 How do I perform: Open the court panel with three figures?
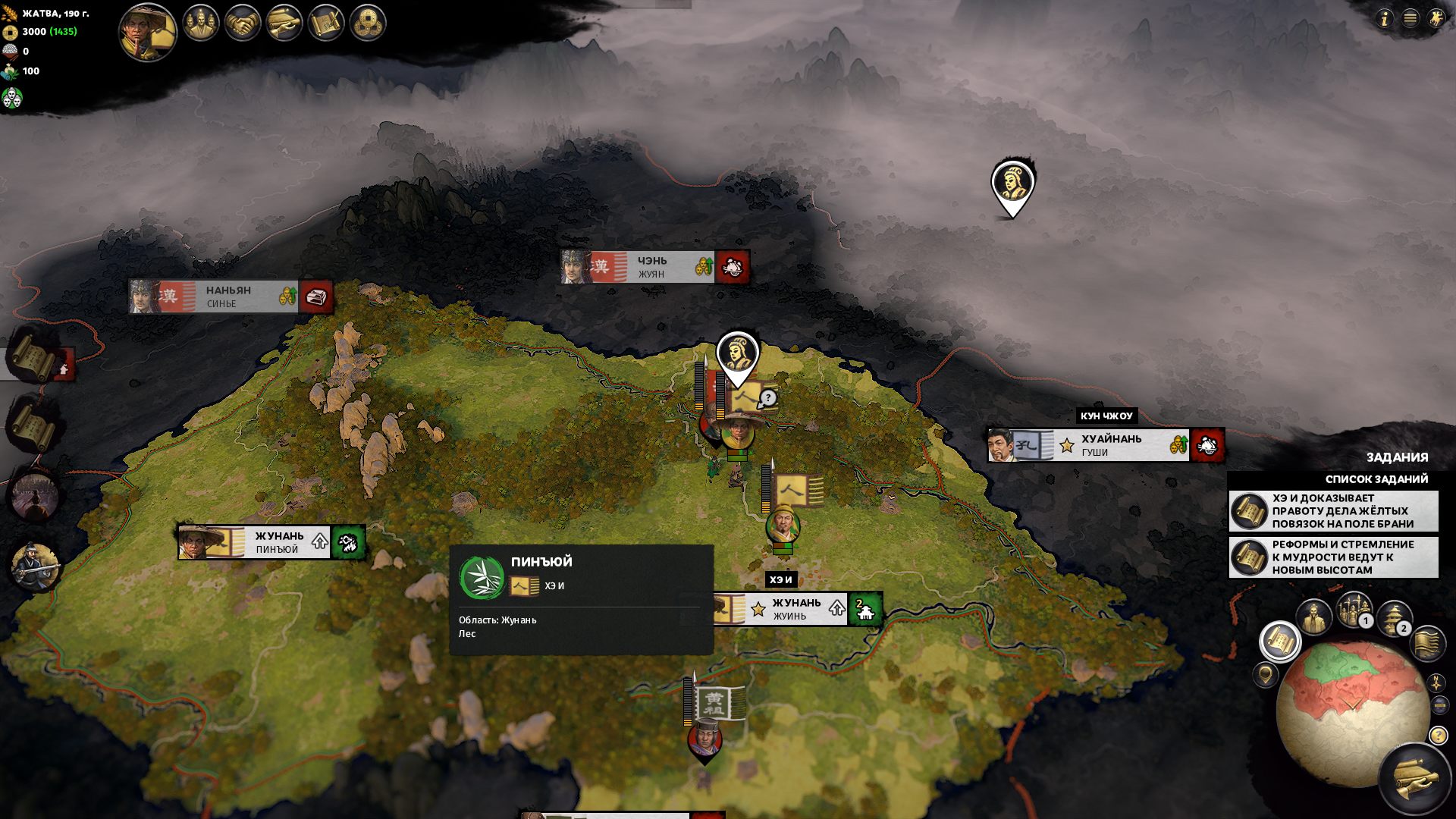201,23
